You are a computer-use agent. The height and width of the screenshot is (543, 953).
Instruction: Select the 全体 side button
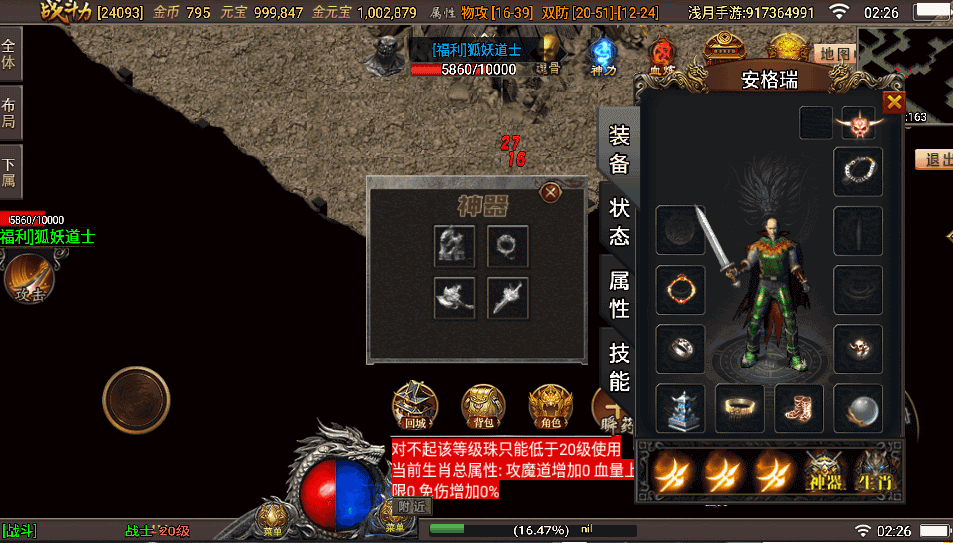coord(10,53)
